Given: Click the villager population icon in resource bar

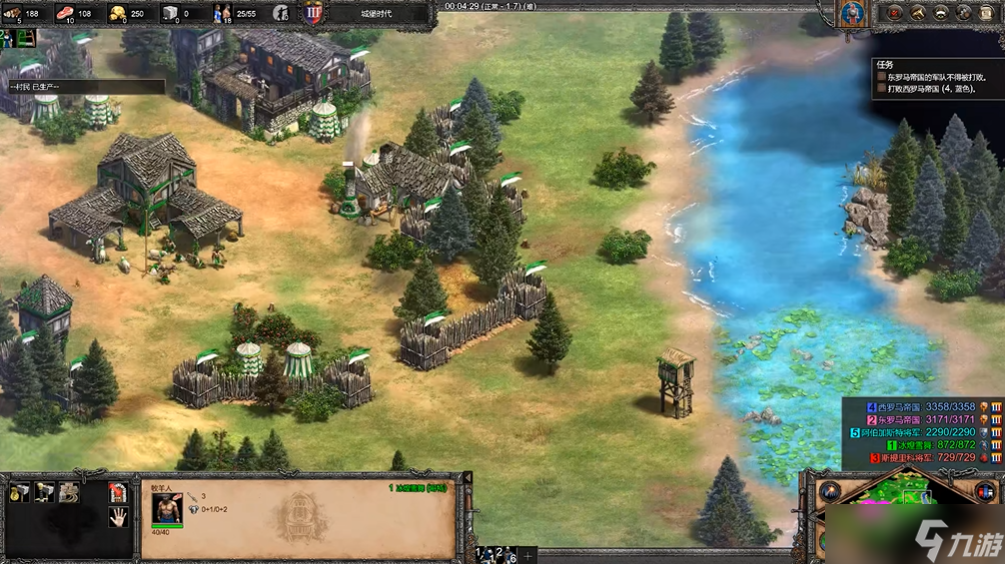Looking at the screenshot, I should pos(222,13).
